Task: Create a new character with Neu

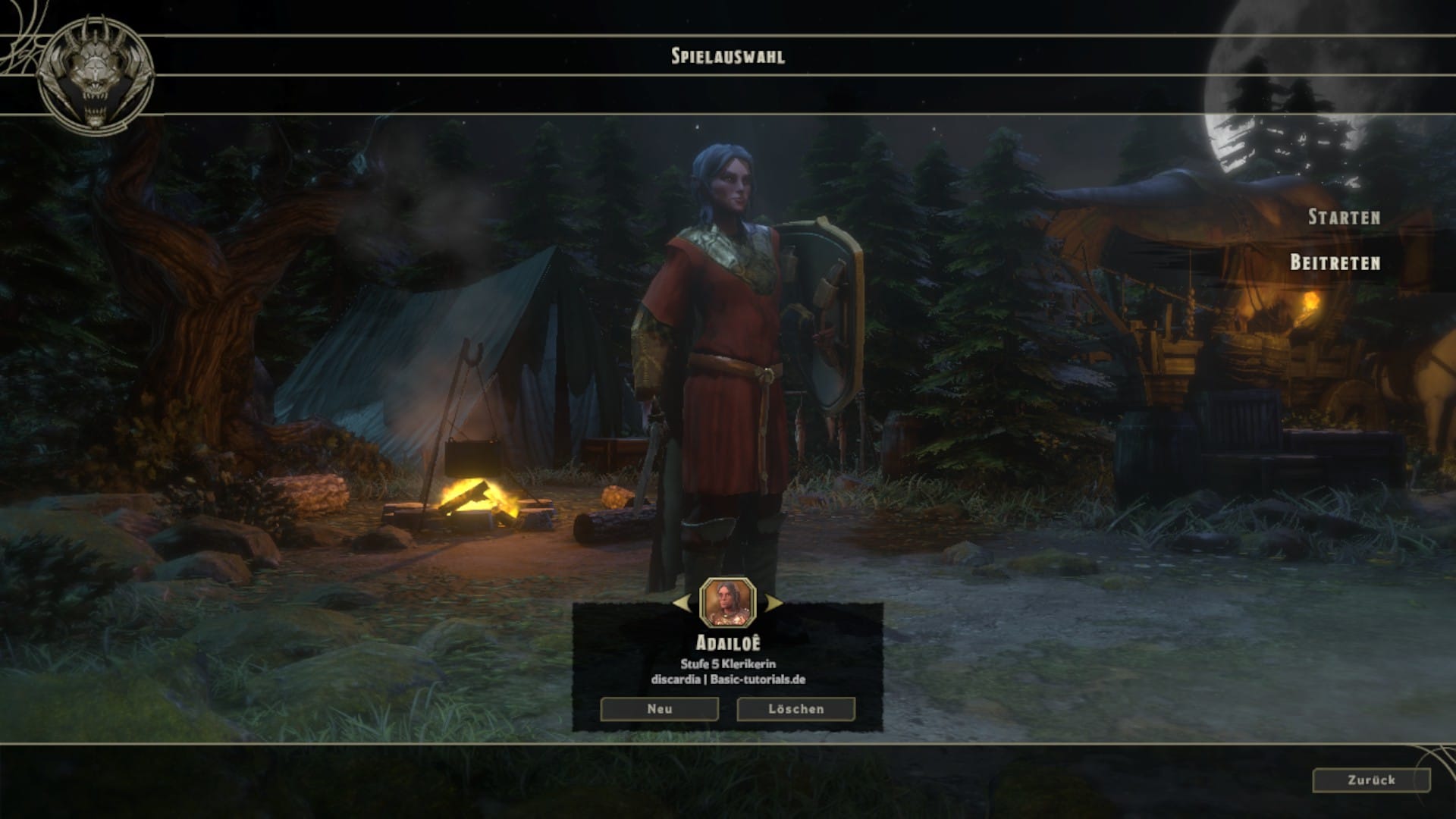Action: (x=659, y=709)
